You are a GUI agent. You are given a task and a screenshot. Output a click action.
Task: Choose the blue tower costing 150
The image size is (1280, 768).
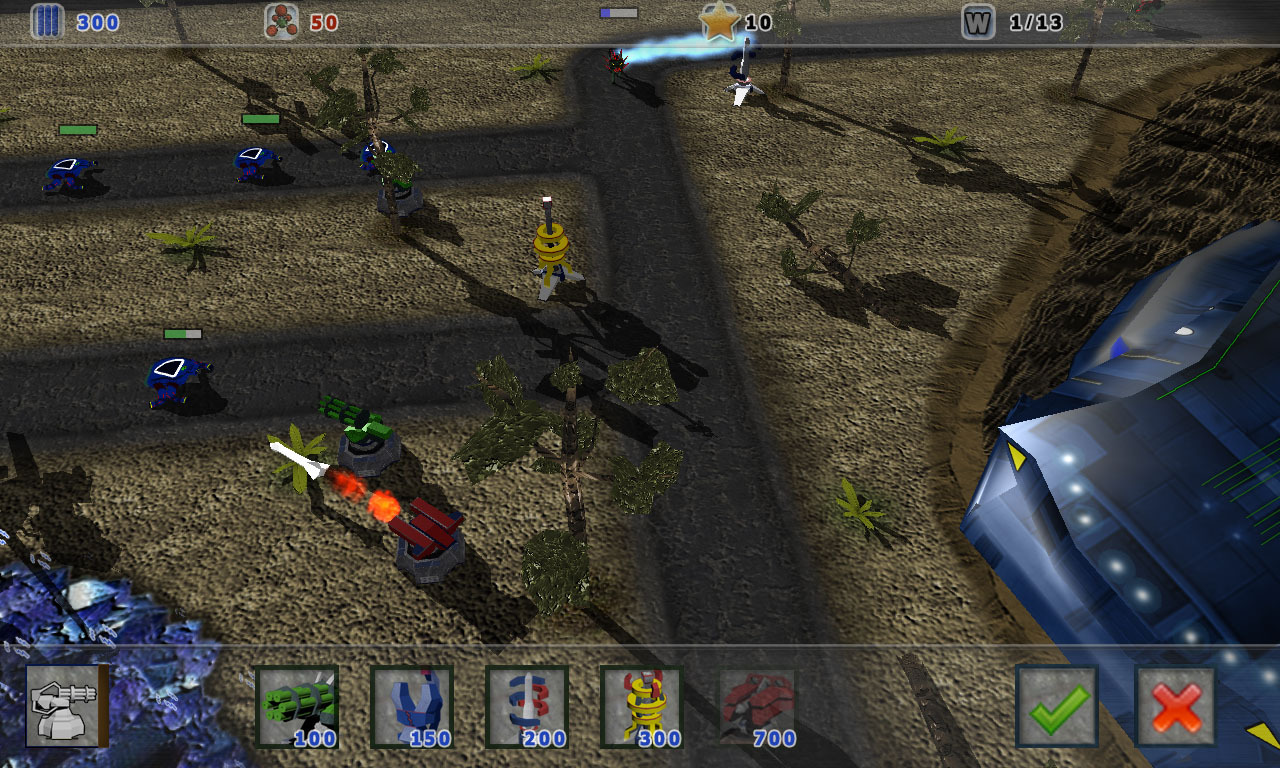pos(412,706)
